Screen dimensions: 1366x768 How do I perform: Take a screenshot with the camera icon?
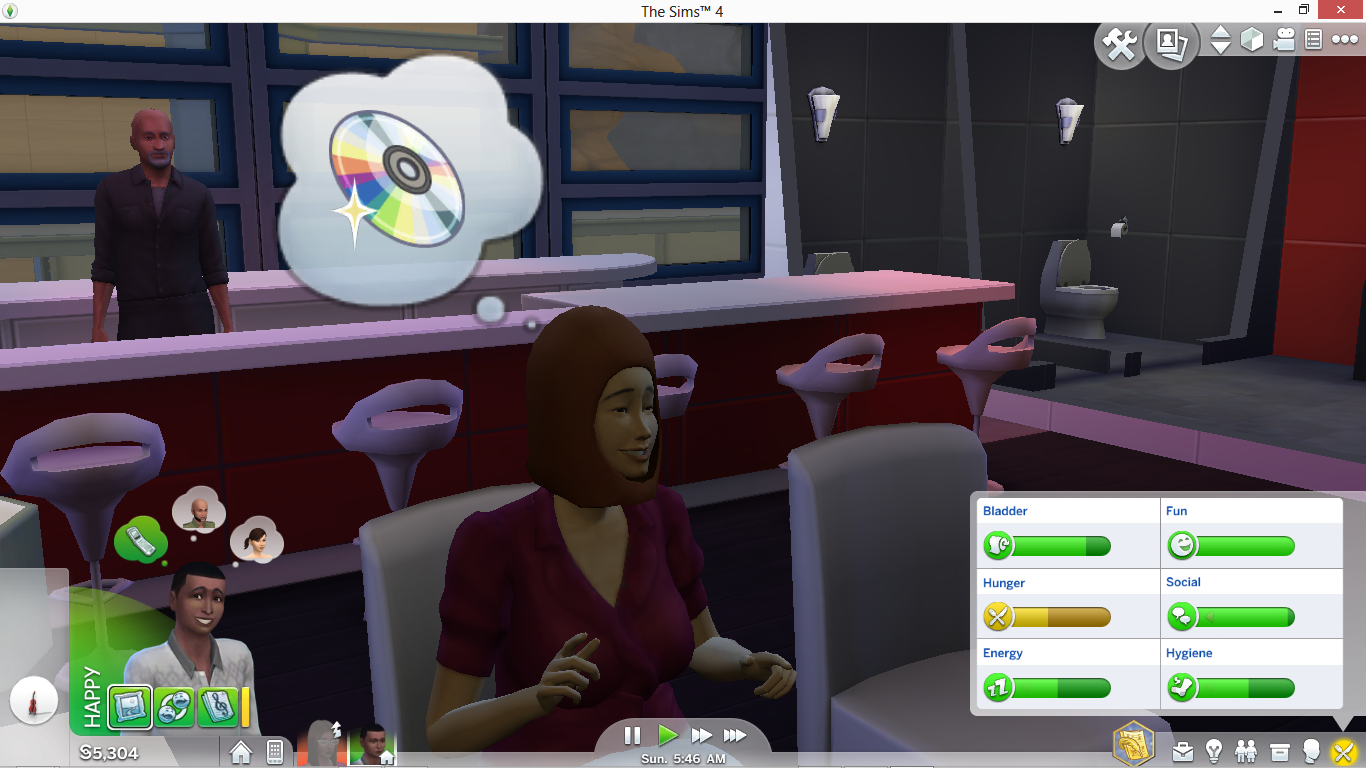1172,44
